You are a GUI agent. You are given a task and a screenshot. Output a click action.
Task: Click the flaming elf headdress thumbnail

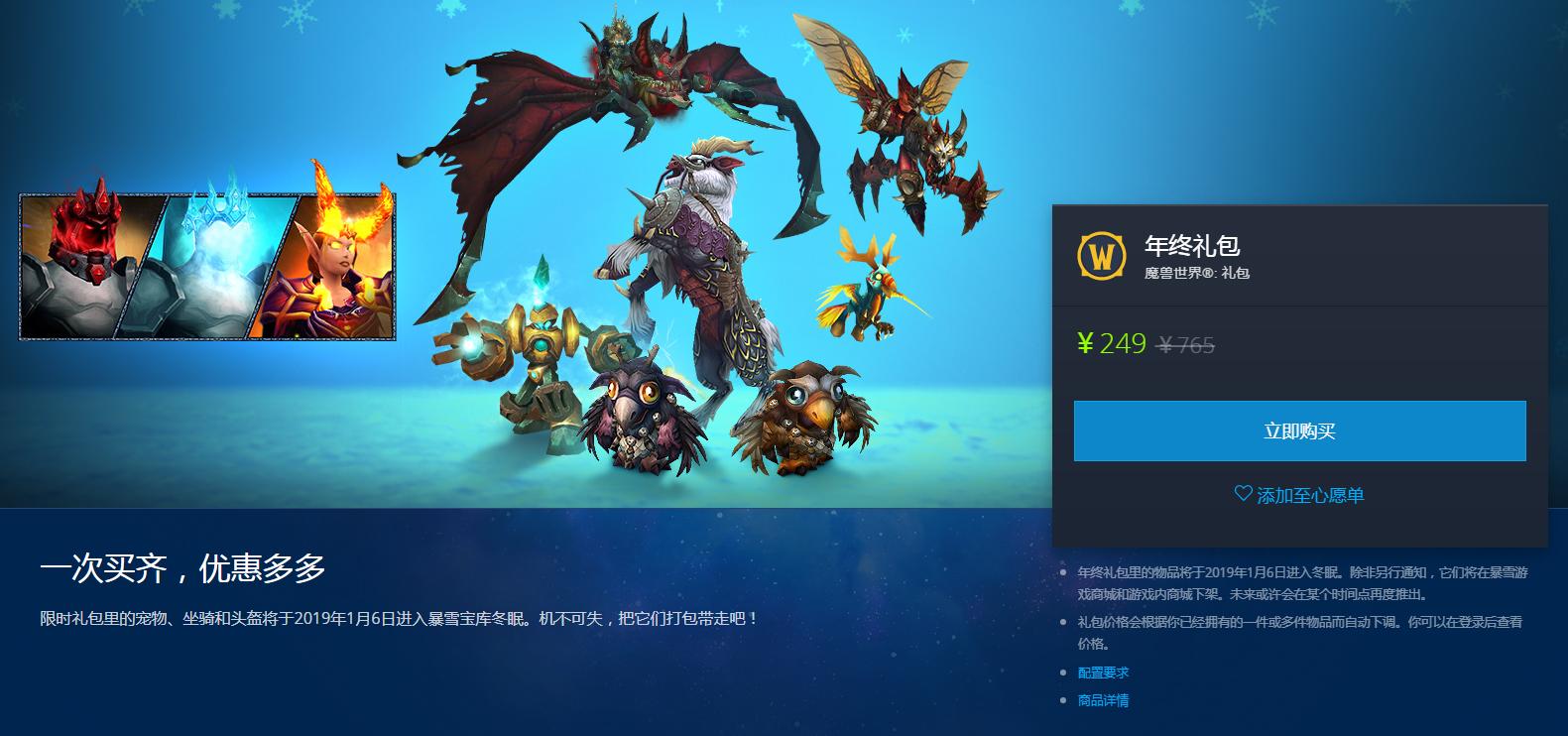(332, 263)
